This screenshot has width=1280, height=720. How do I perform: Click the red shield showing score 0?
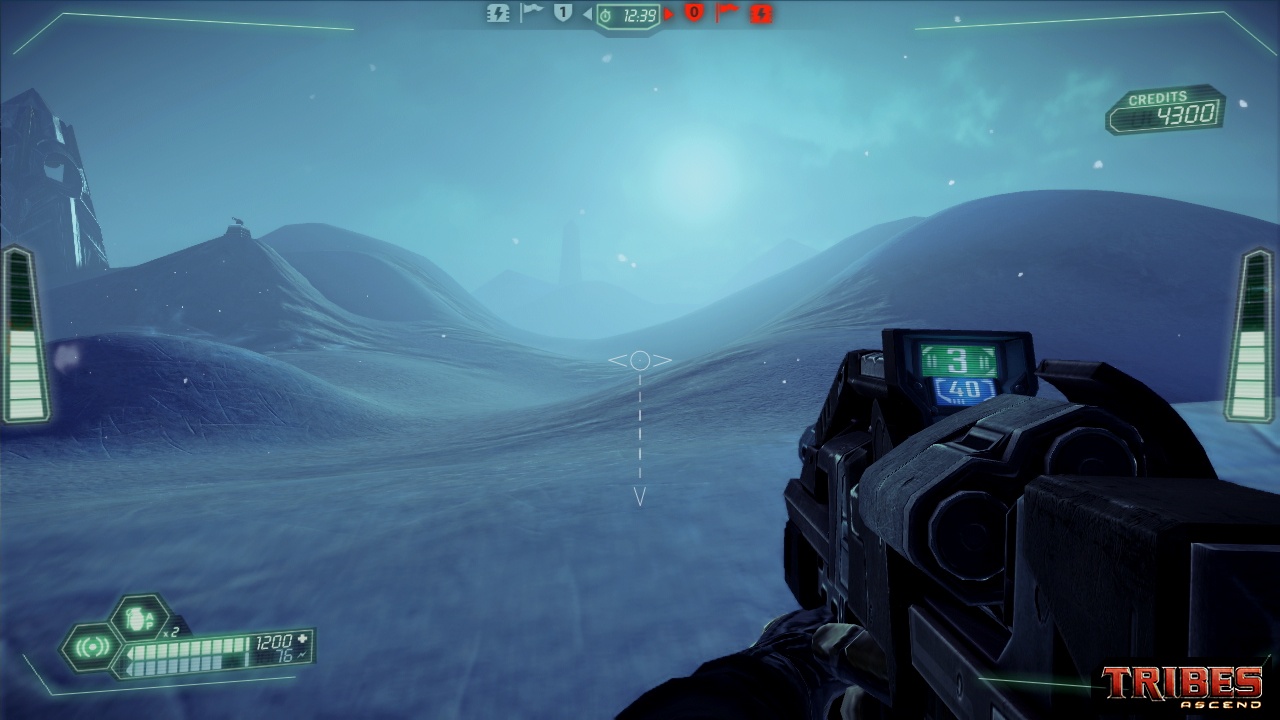(694, 14)
